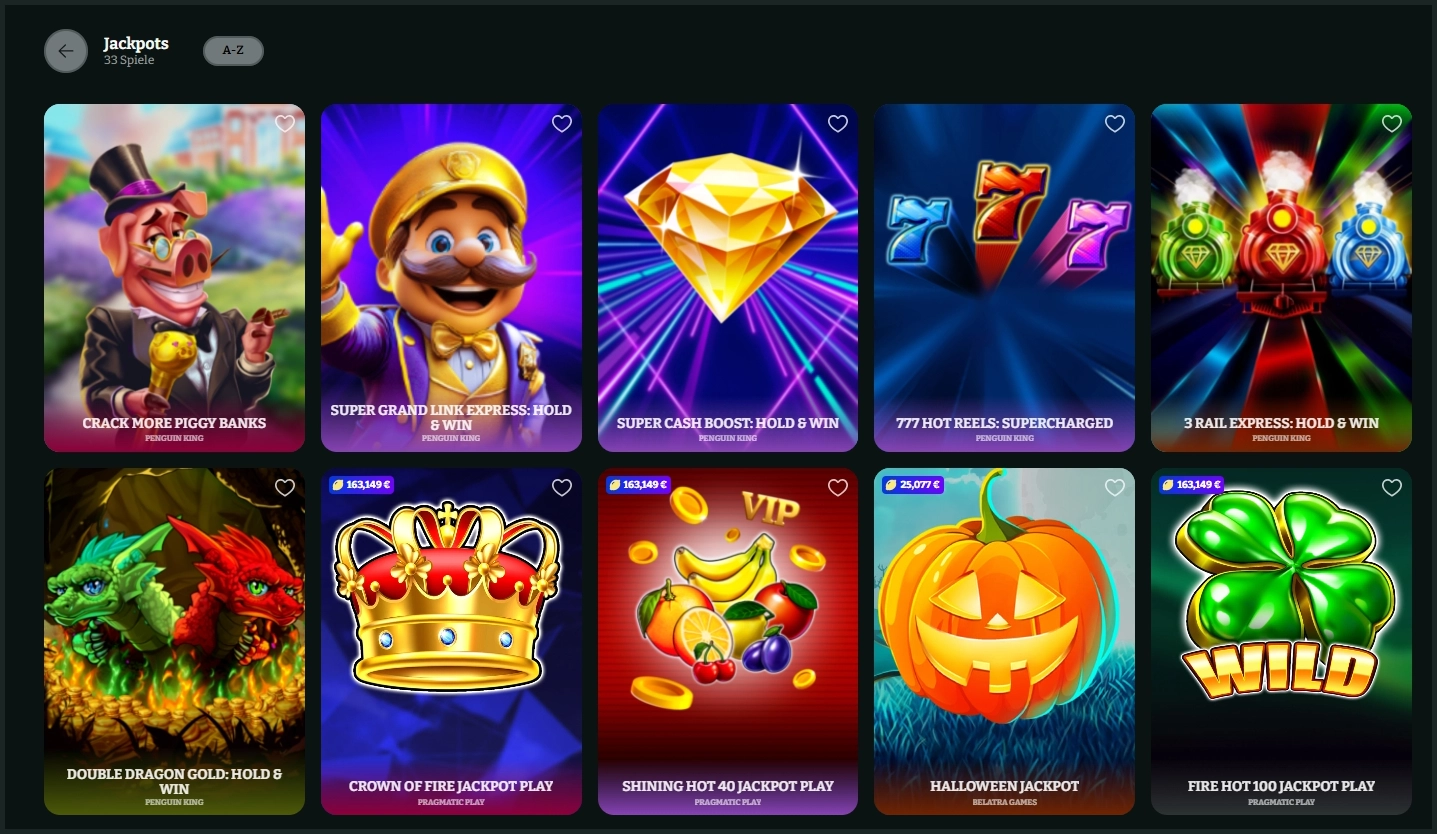Favorite the Crack More Piggy Banks game
1437x834 pixels.
[x=284, y=123]
